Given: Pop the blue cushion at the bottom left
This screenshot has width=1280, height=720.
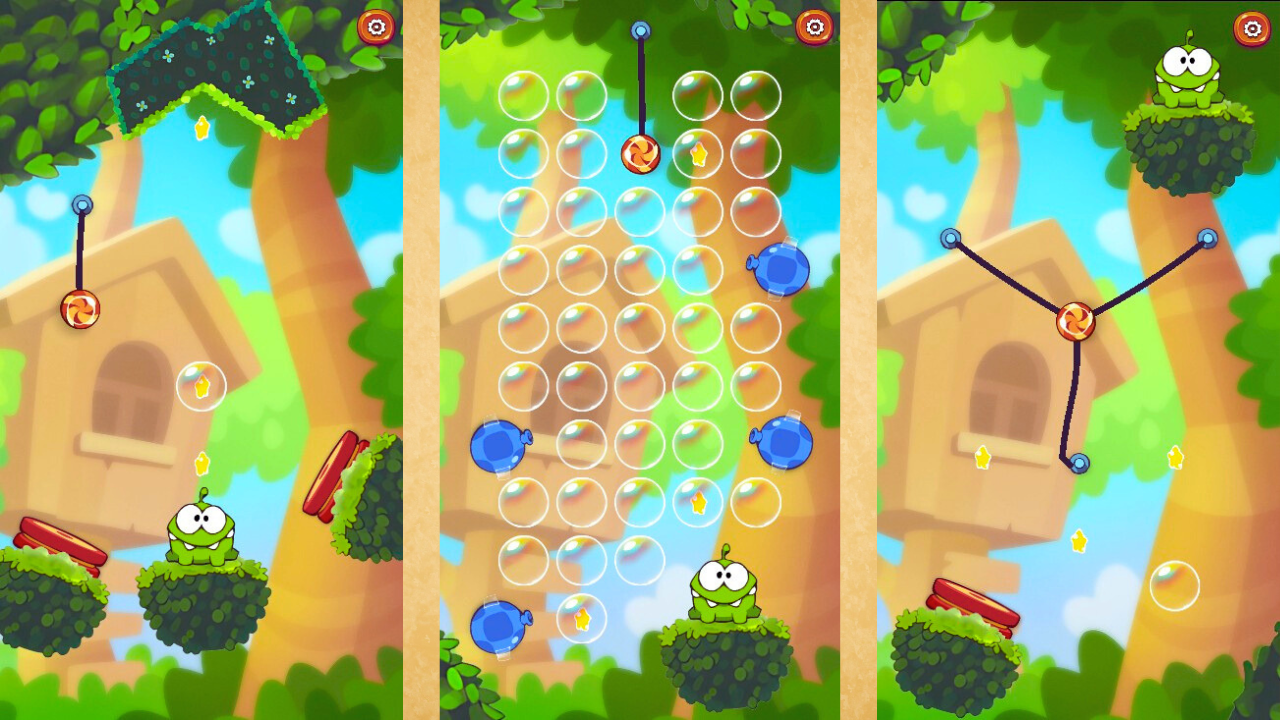Looking at the screenshot, I should point(497,625).
